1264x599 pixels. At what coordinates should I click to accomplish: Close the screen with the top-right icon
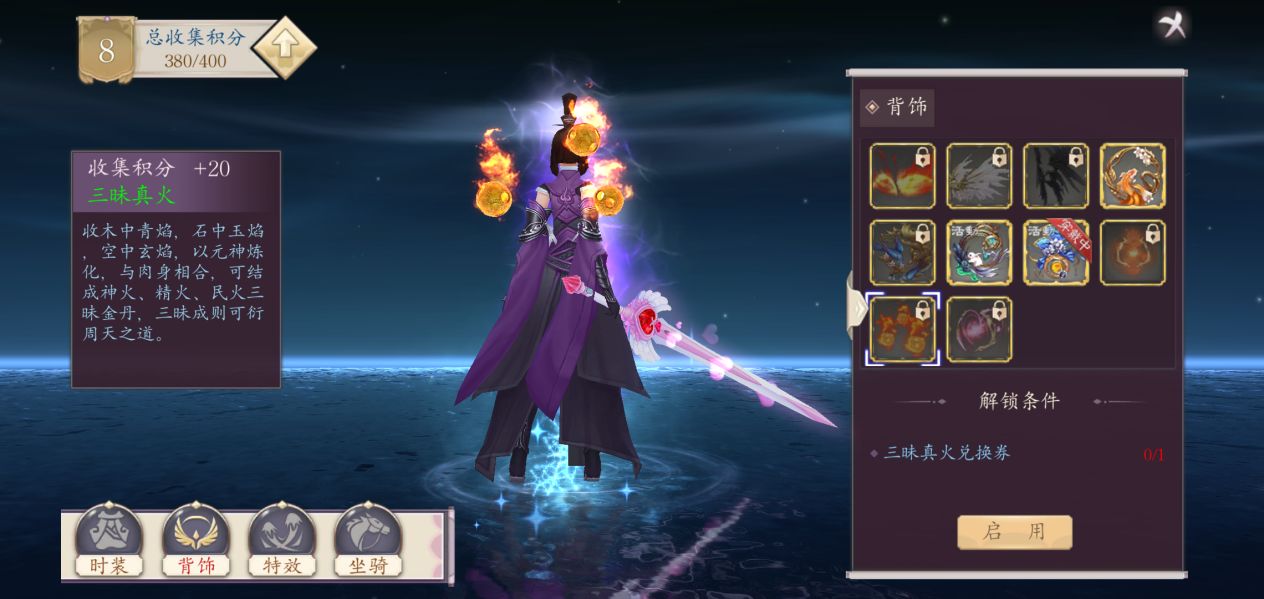[1172, 25]
